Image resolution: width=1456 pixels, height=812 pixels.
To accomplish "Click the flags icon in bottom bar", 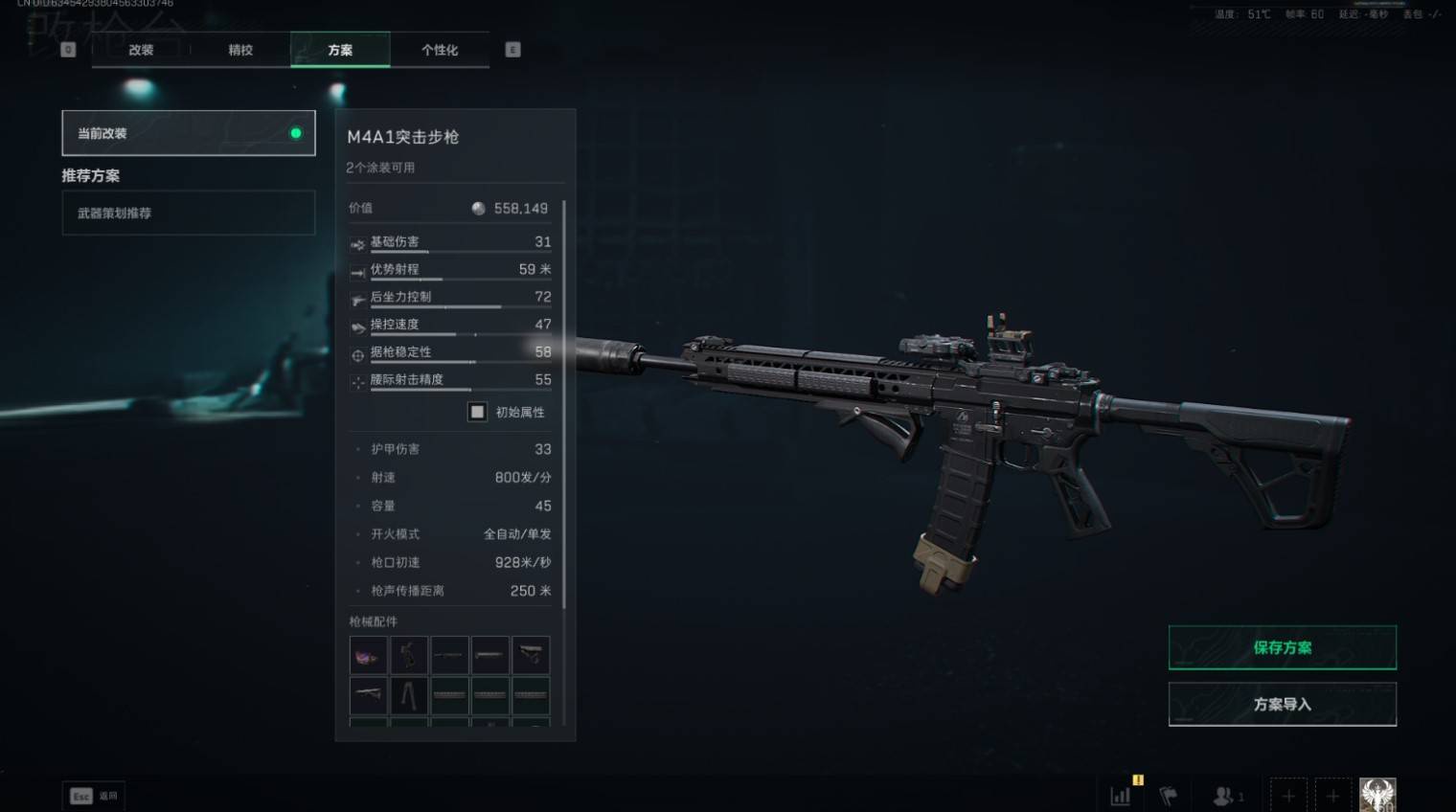I will 1168,796.
